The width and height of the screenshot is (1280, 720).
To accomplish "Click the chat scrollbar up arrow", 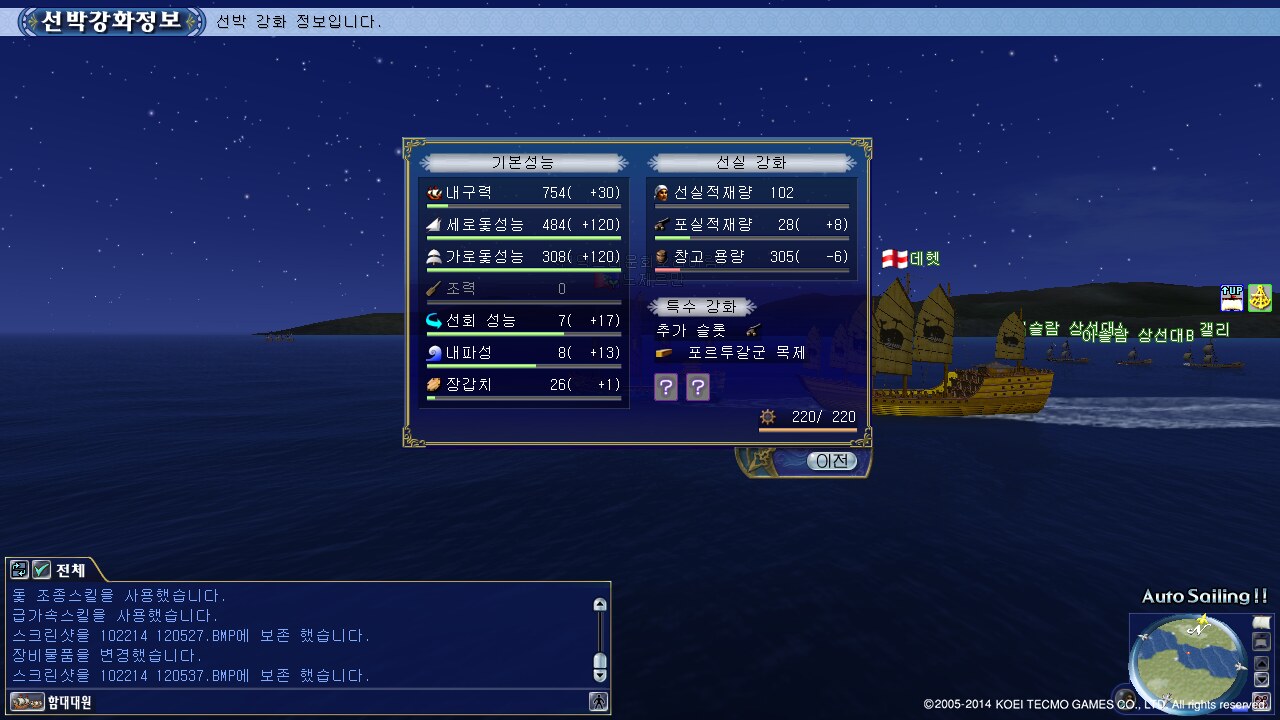I will coord(600,604).
